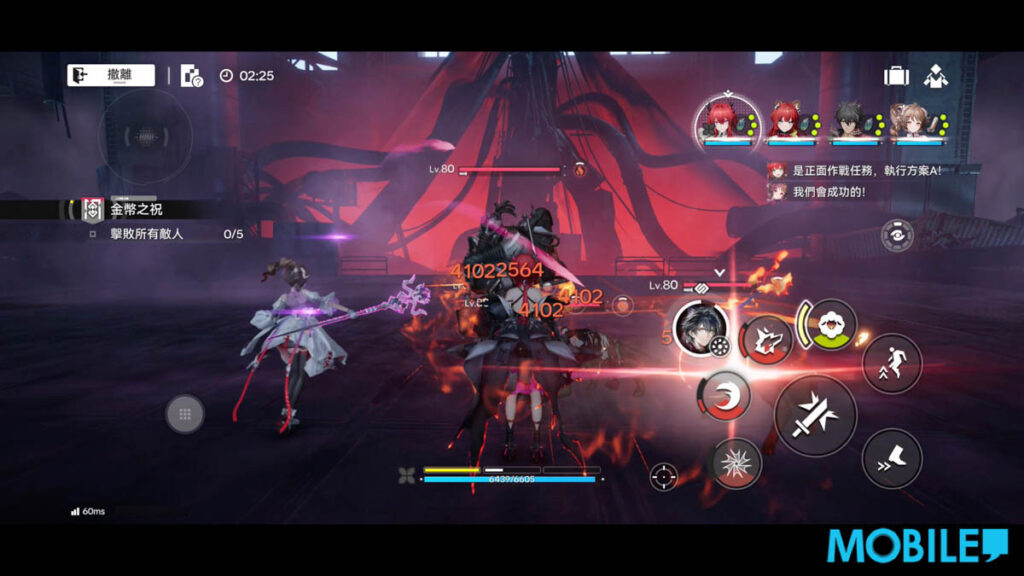Viewport: 1024px width, 576px height.
Task: Tap the dodge dash boot button
Action: tap(891, 458)
